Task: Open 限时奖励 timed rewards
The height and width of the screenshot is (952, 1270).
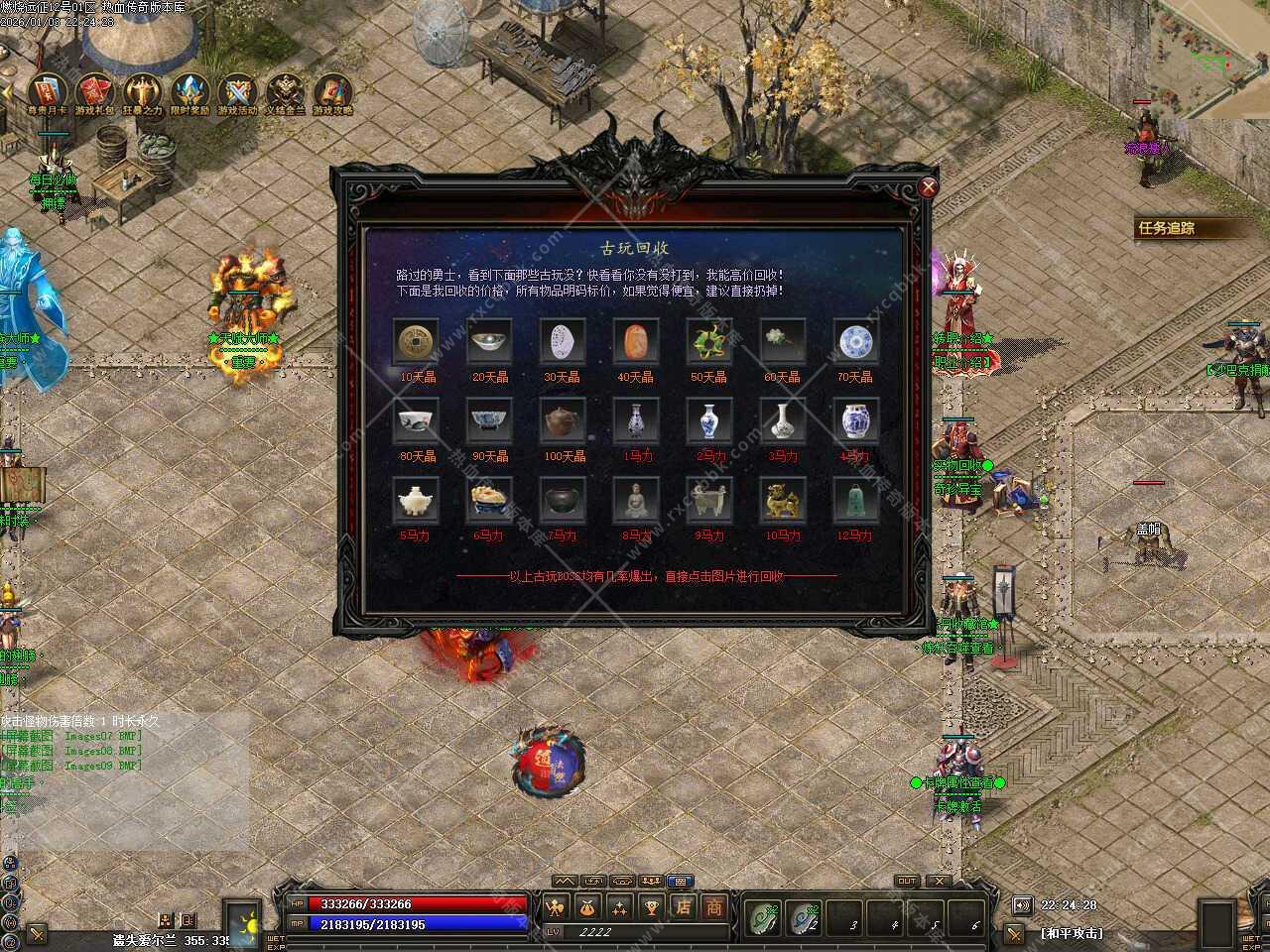Action: 190,93
